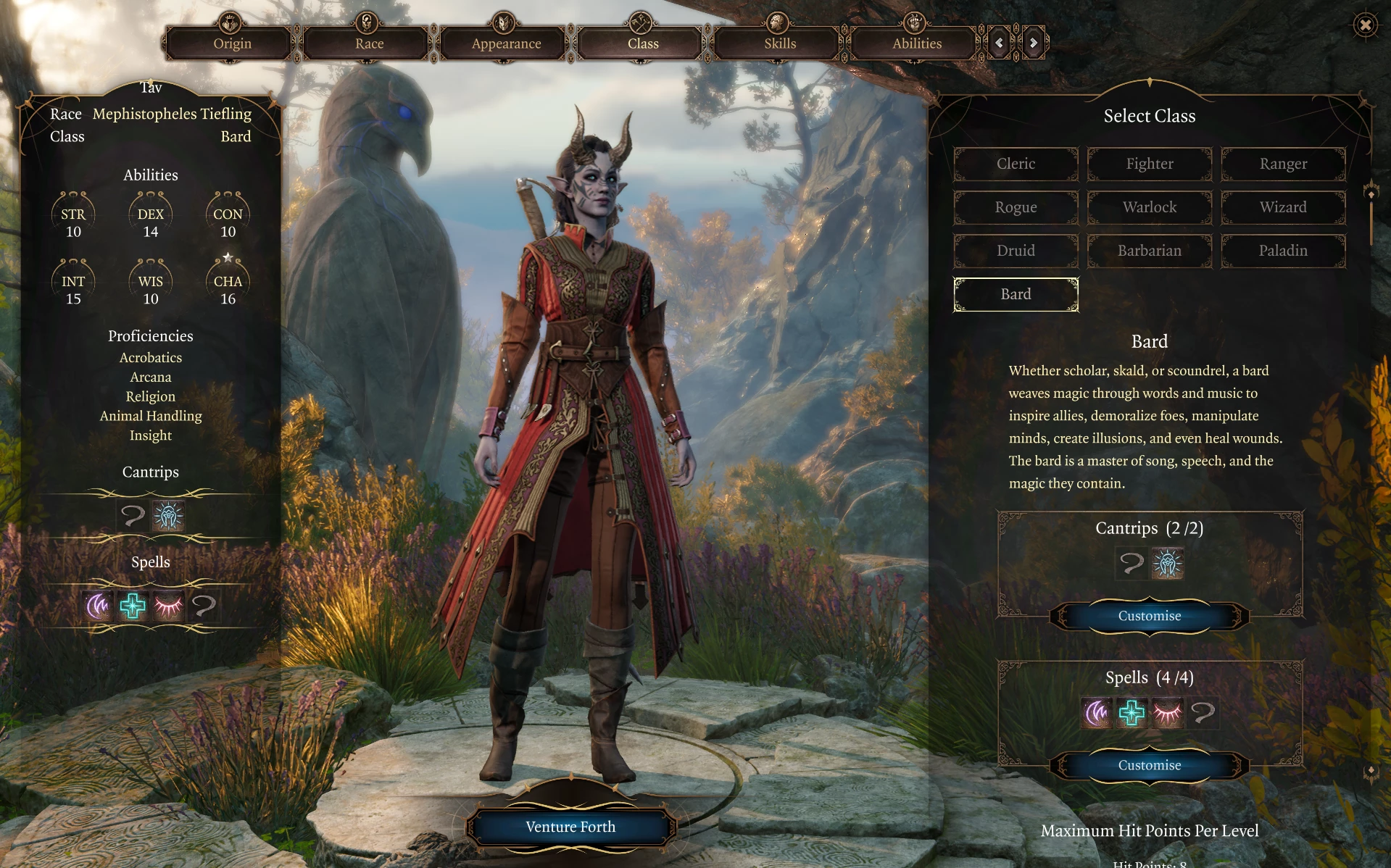Confirm with Venture Forth
1391x868 pixels.
570,827
